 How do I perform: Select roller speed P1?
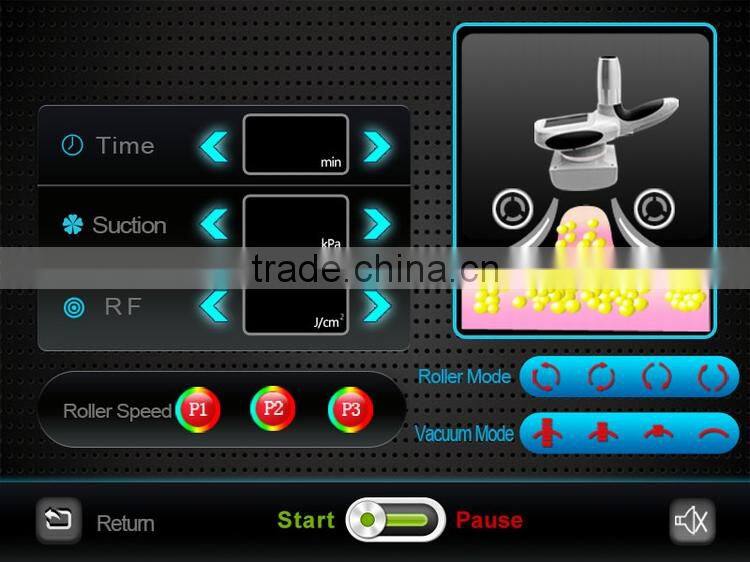198,409
